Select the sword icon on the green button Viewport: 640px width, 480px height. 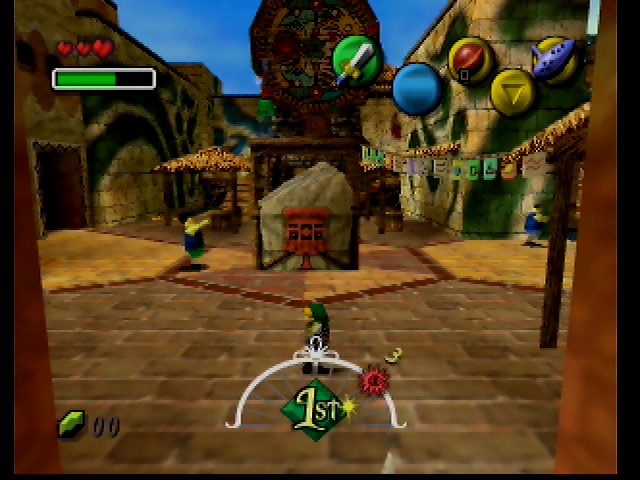click(354, 60)
